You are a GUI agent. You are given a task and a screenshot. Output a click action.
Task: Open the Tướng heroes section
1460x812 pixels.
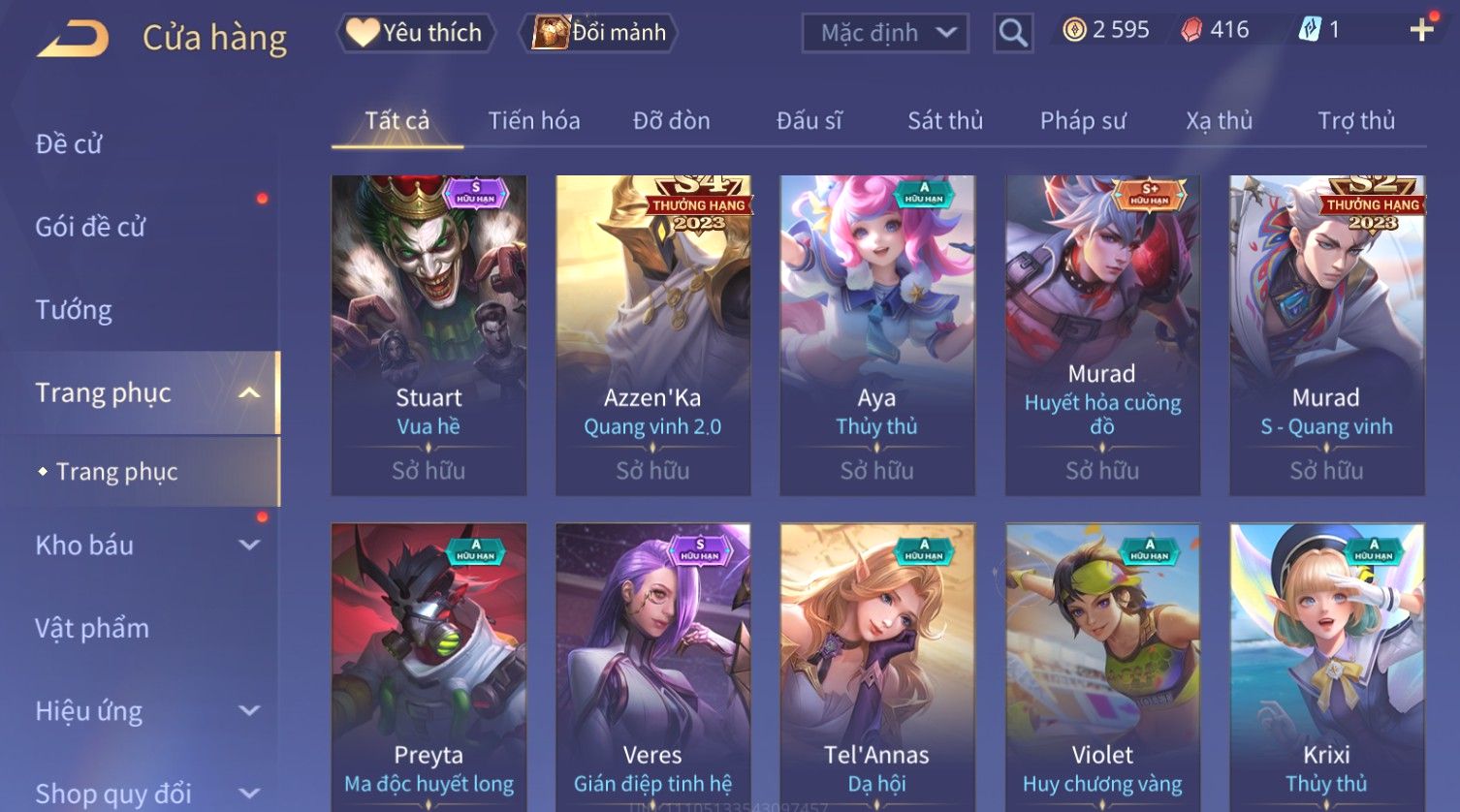tap(74, 310)
